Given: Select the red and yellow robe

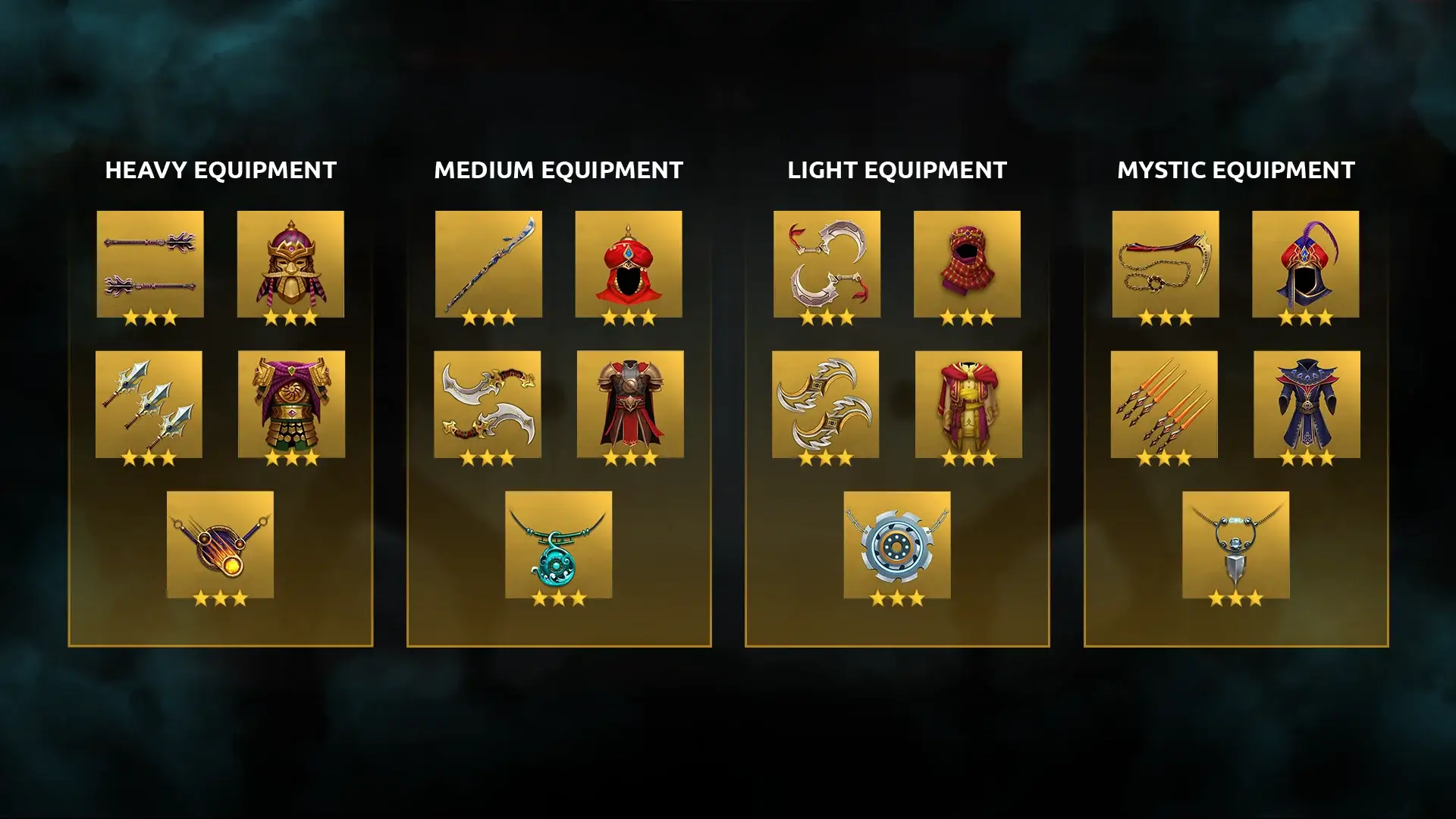Looking at the screenshot, I should tap(968, 404).
